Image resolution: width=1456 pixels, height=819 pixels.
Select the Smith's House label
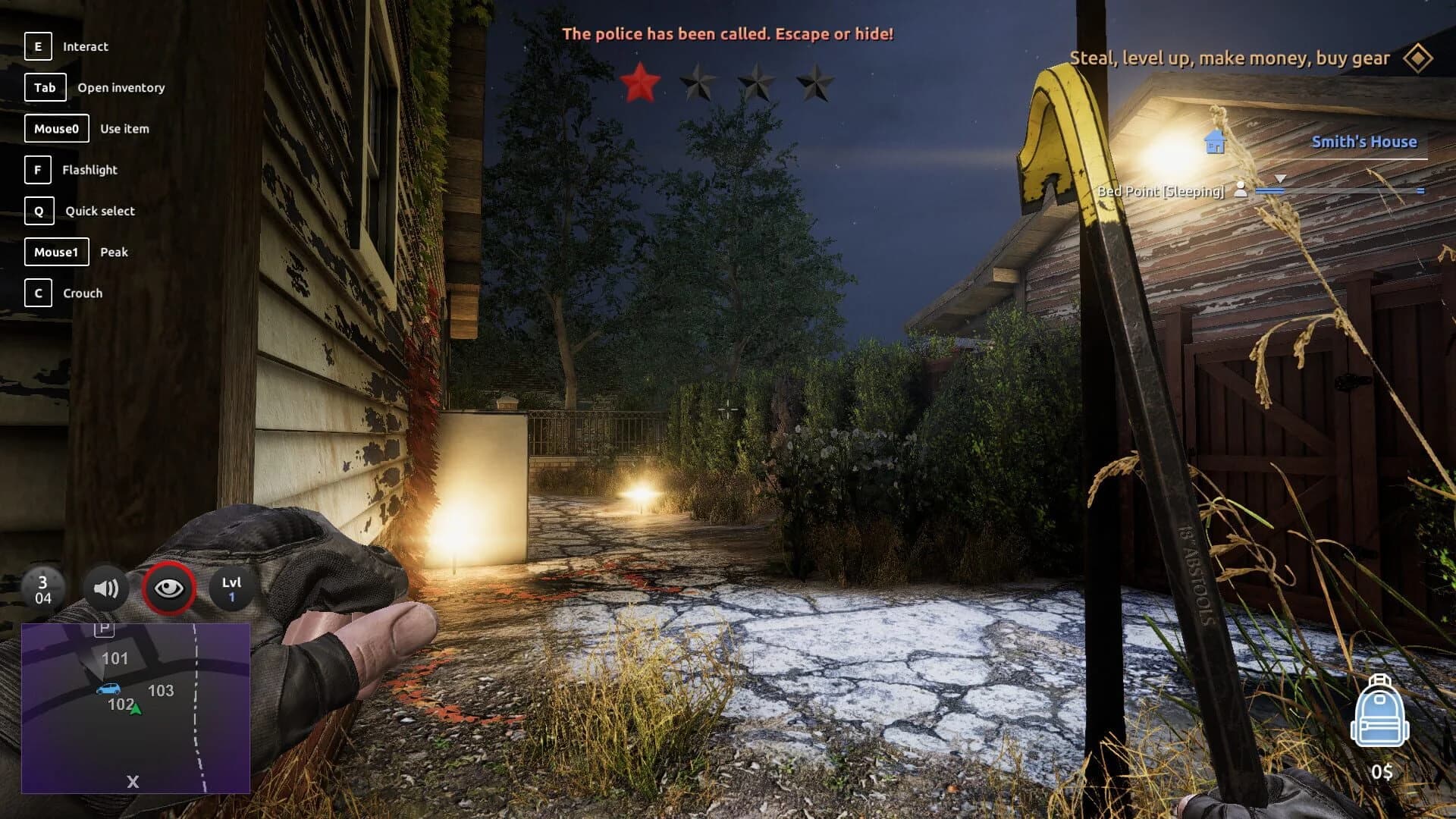tap(1366, 141)
